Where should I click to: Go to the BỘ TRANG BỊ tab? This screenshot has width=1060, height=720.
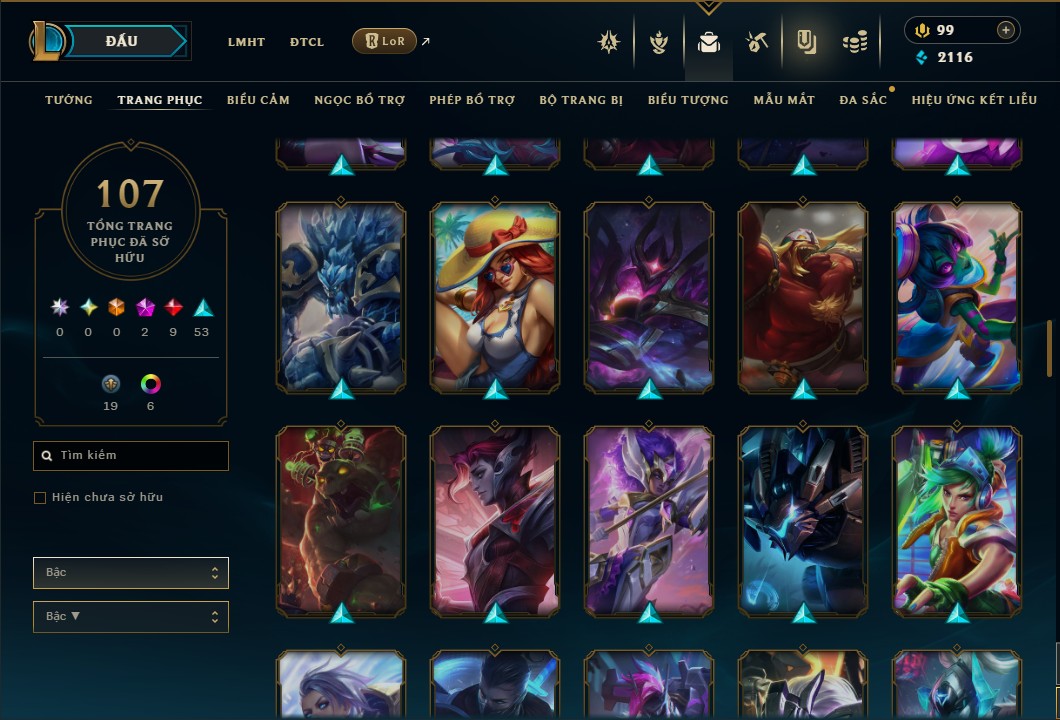pos(581,100)
